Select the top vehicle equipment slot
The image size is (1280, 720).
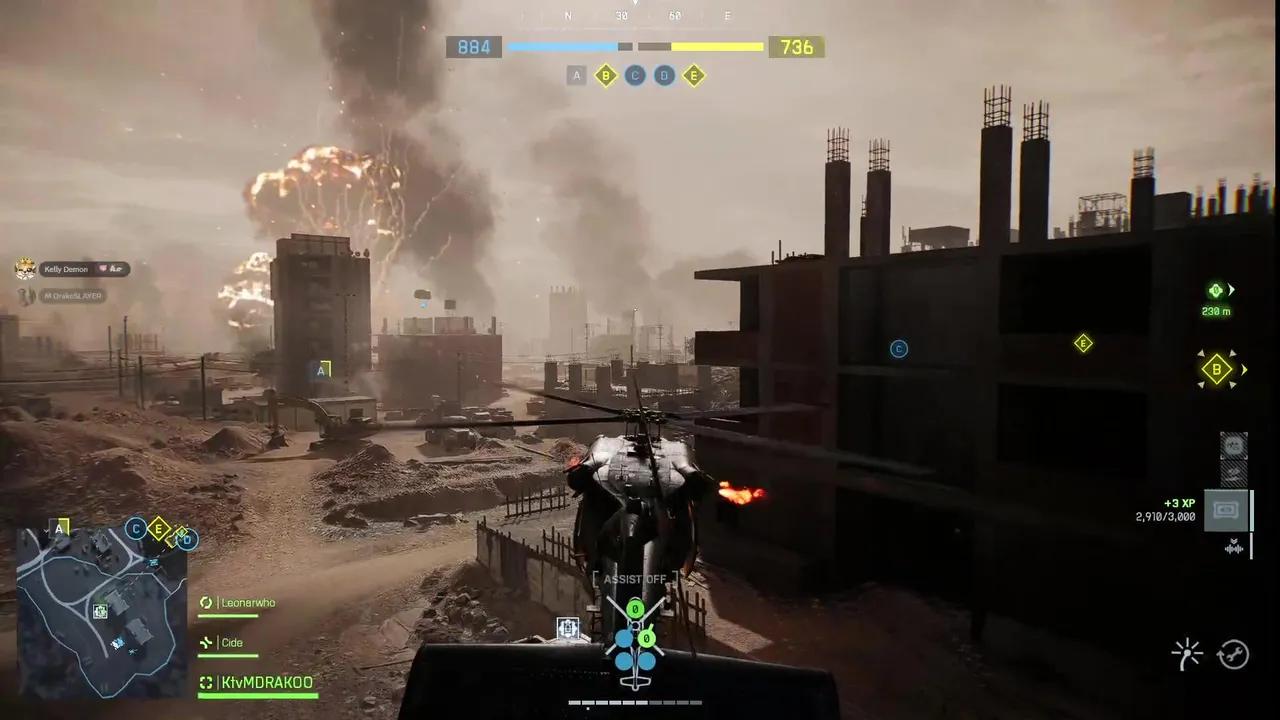point(1233,445)
